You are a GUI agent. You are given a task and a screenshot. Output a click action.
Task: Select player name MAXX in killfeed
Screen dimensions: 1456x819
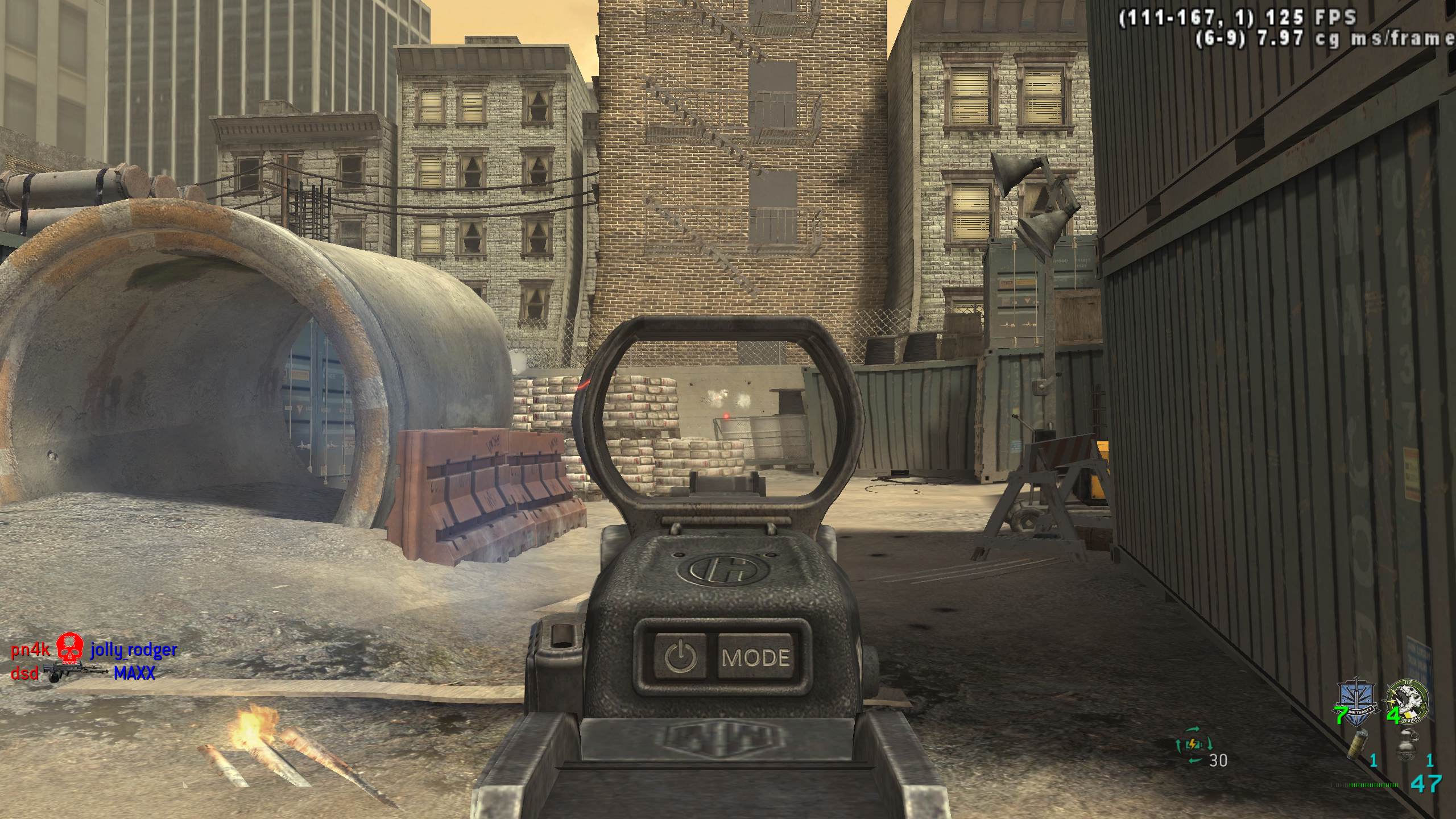click(134, 673)
